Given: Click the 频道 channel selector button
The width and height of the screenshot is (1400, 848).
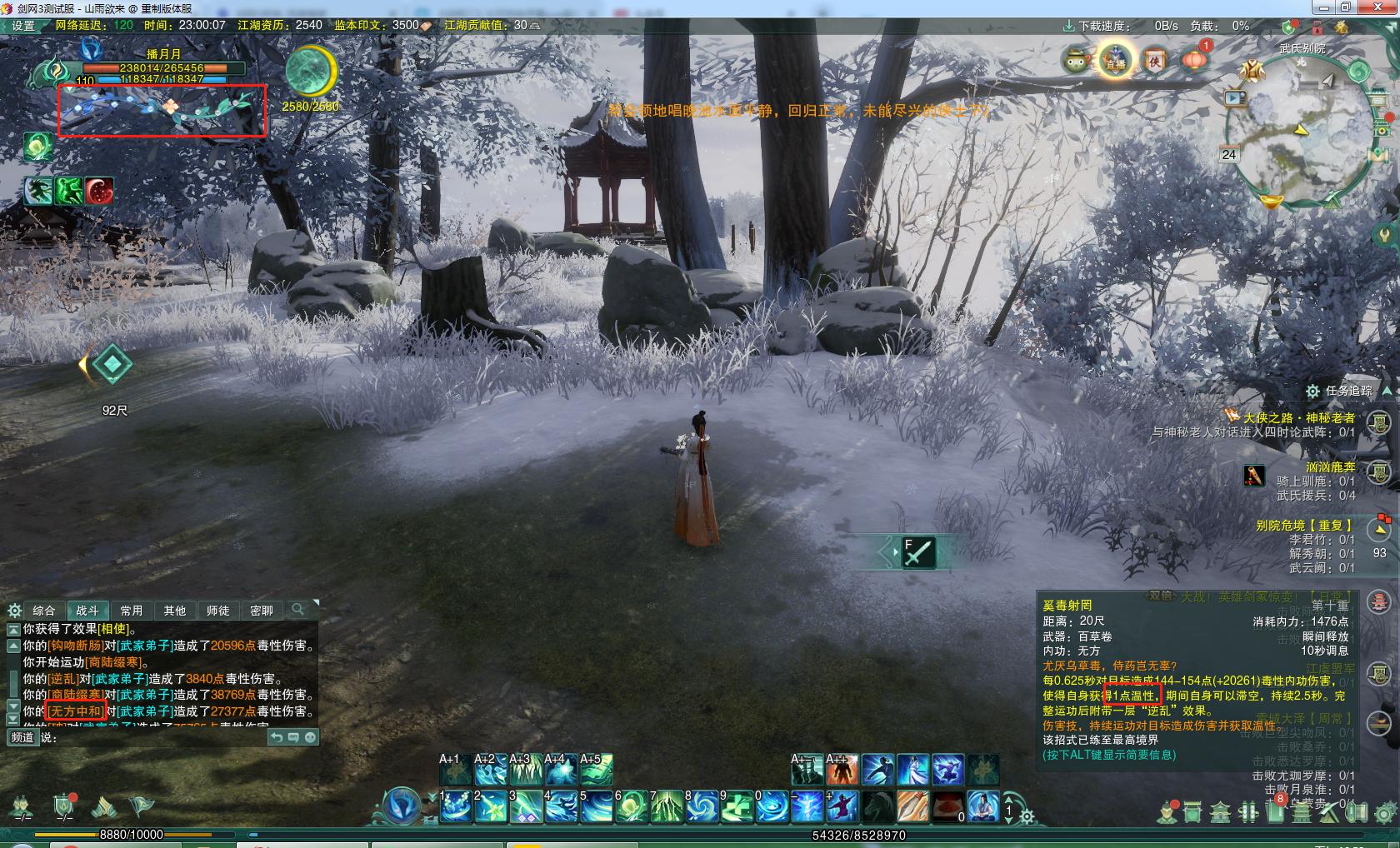Looking at the screenshot, I should tap(22, 737).
